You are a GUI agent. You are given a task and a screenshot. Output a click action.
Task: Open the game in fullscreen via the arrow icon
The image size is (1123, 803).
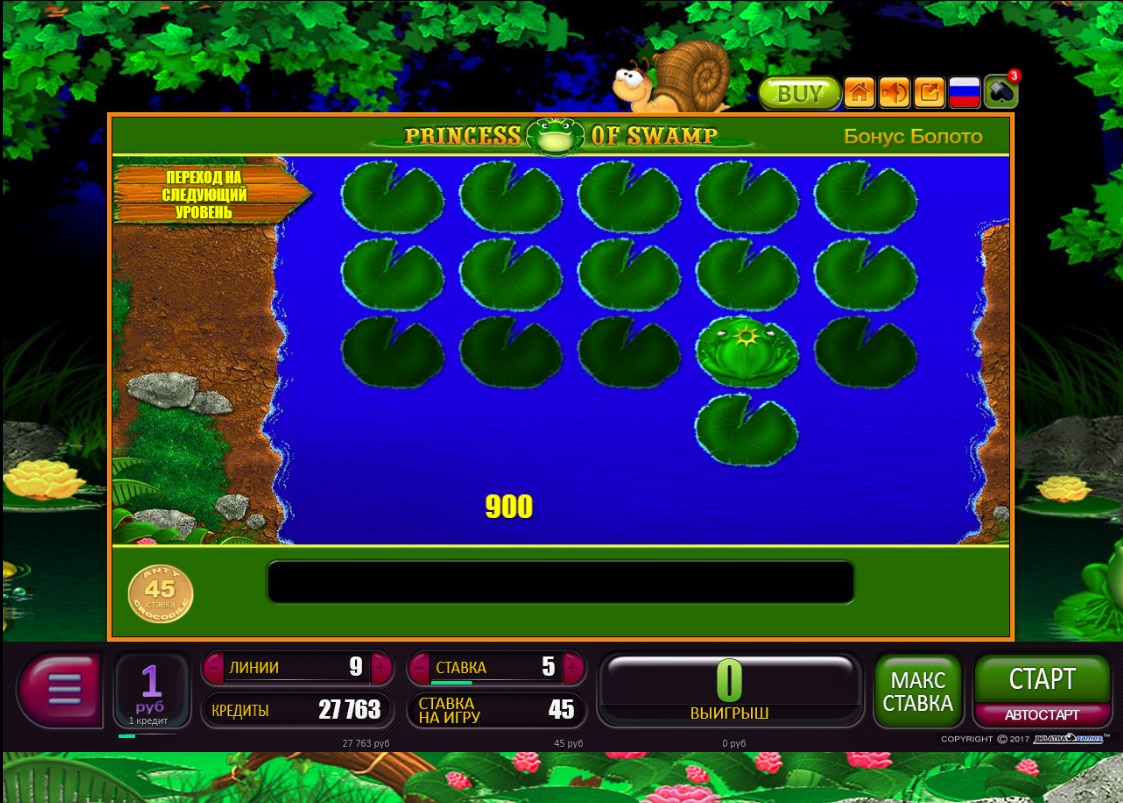coord(929,93)
